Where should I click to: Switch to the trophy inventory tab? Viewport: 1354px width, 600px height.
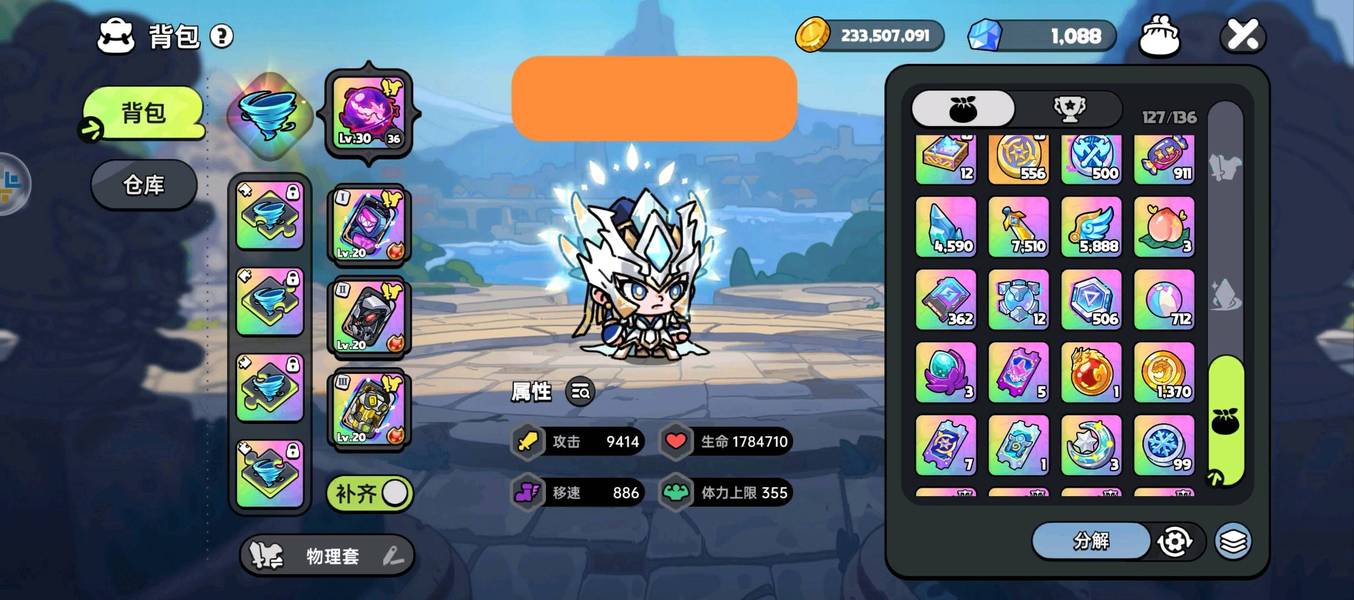coord(1070,109)
